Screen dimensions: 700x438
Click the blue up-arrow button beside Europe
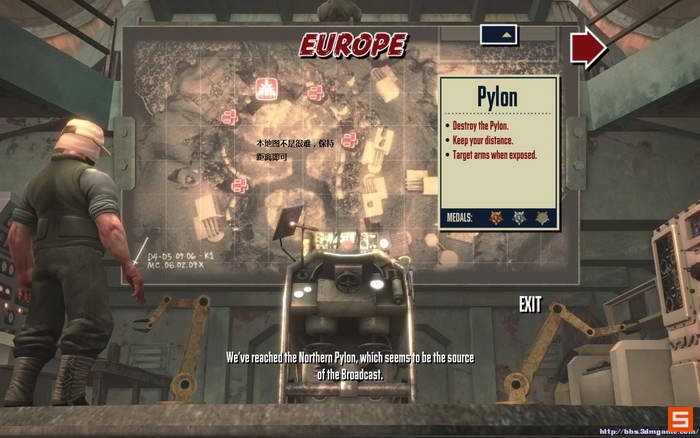(503, 34)
